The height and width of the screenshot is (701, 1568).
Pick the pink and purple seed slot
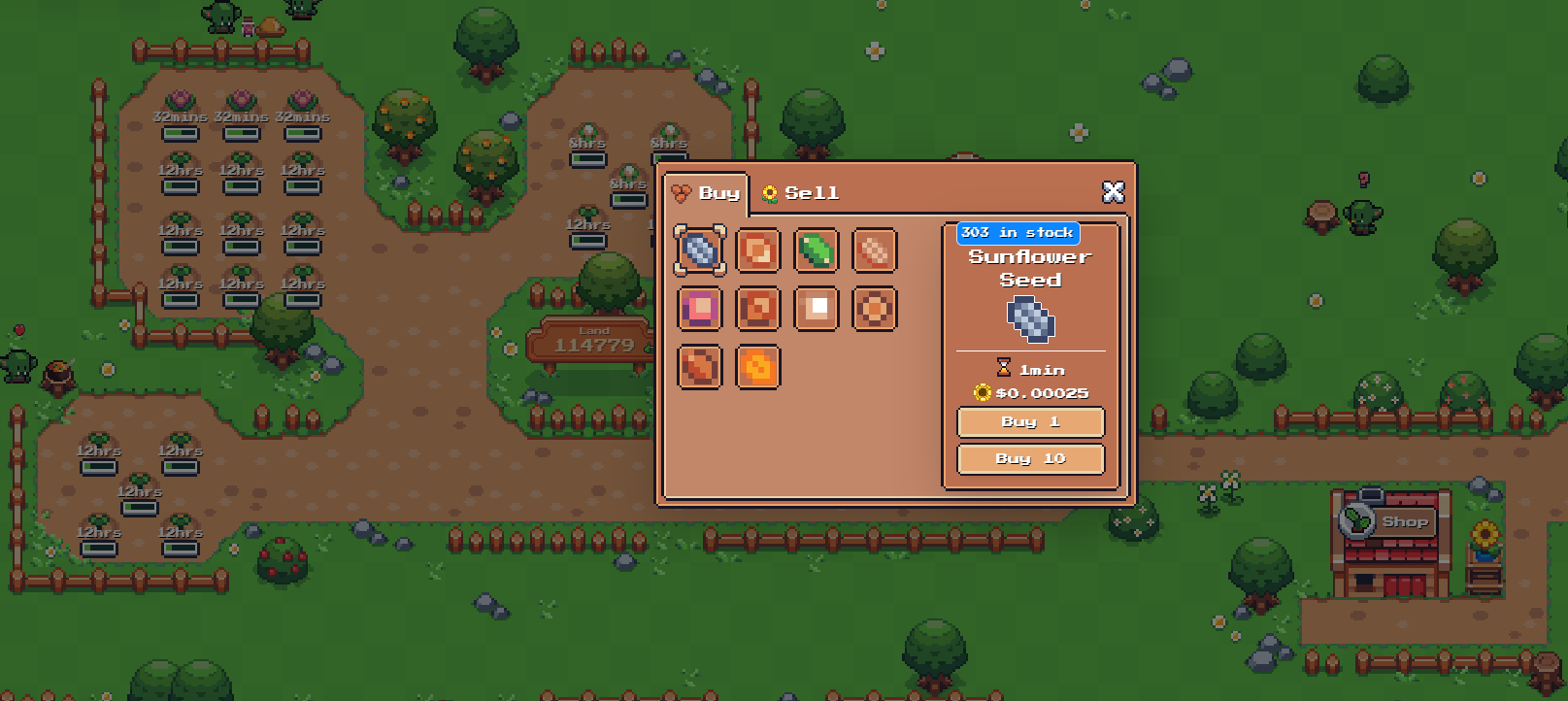(700, 310)
